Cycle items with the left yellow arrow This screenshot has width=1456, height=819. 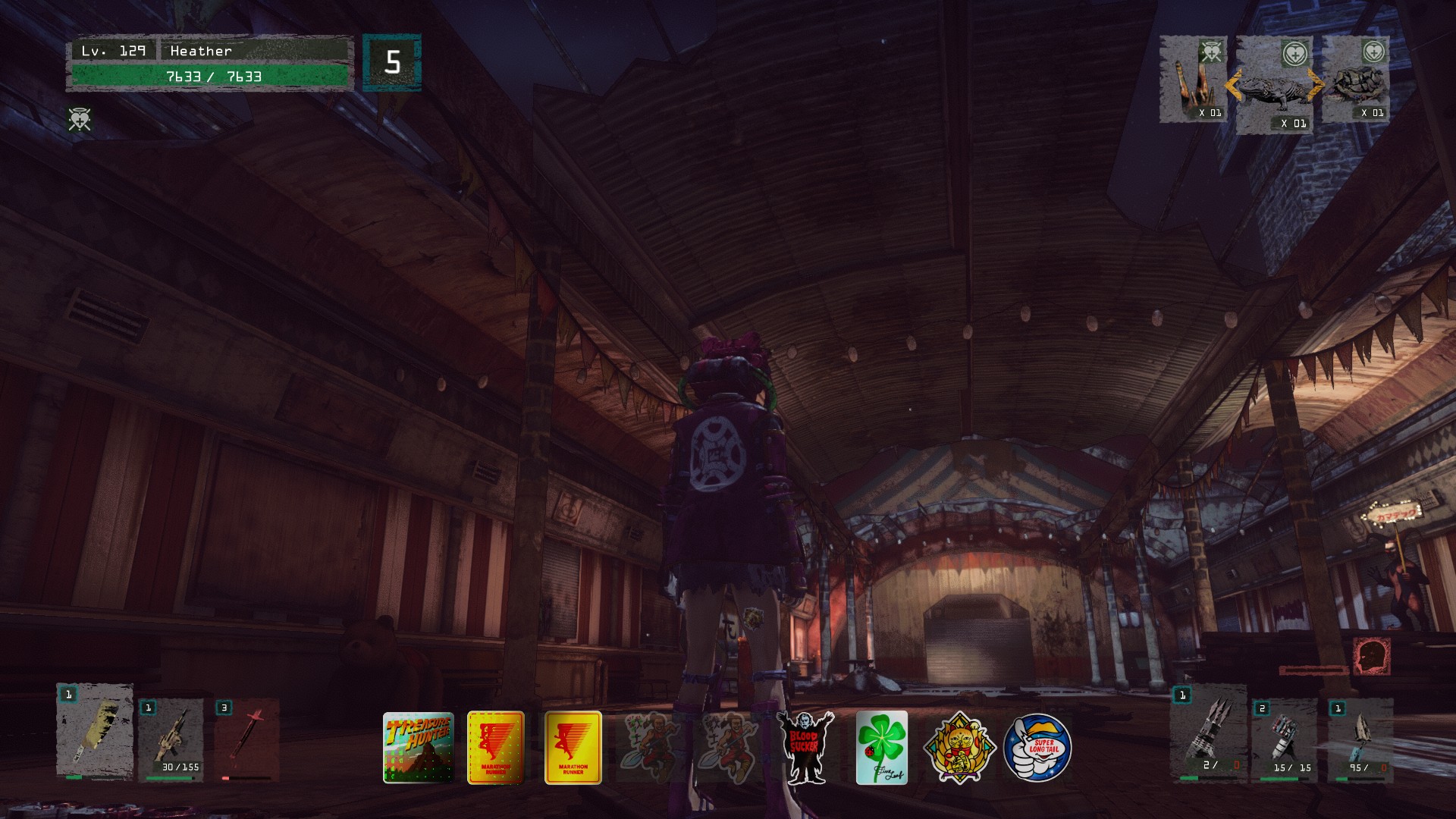(1233, 85)
